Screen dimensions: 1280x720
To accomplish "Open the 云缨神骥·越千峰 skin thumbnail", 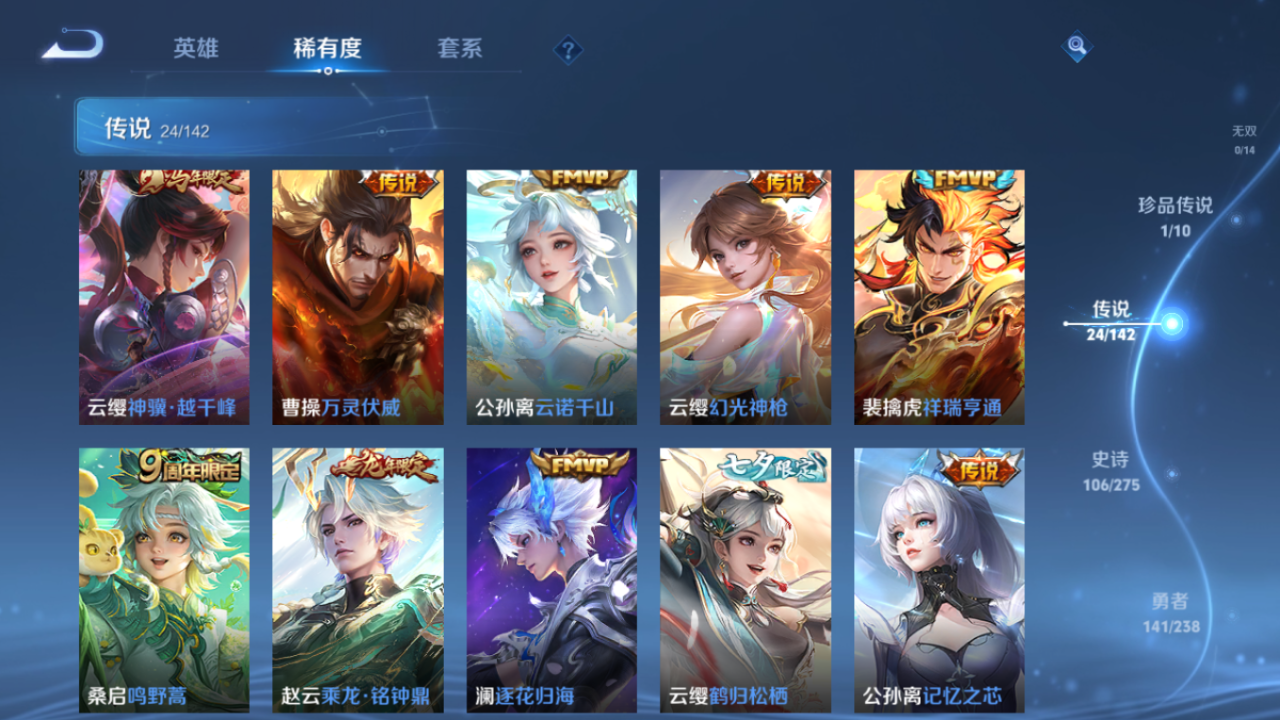I will click(x=162, y=295).
